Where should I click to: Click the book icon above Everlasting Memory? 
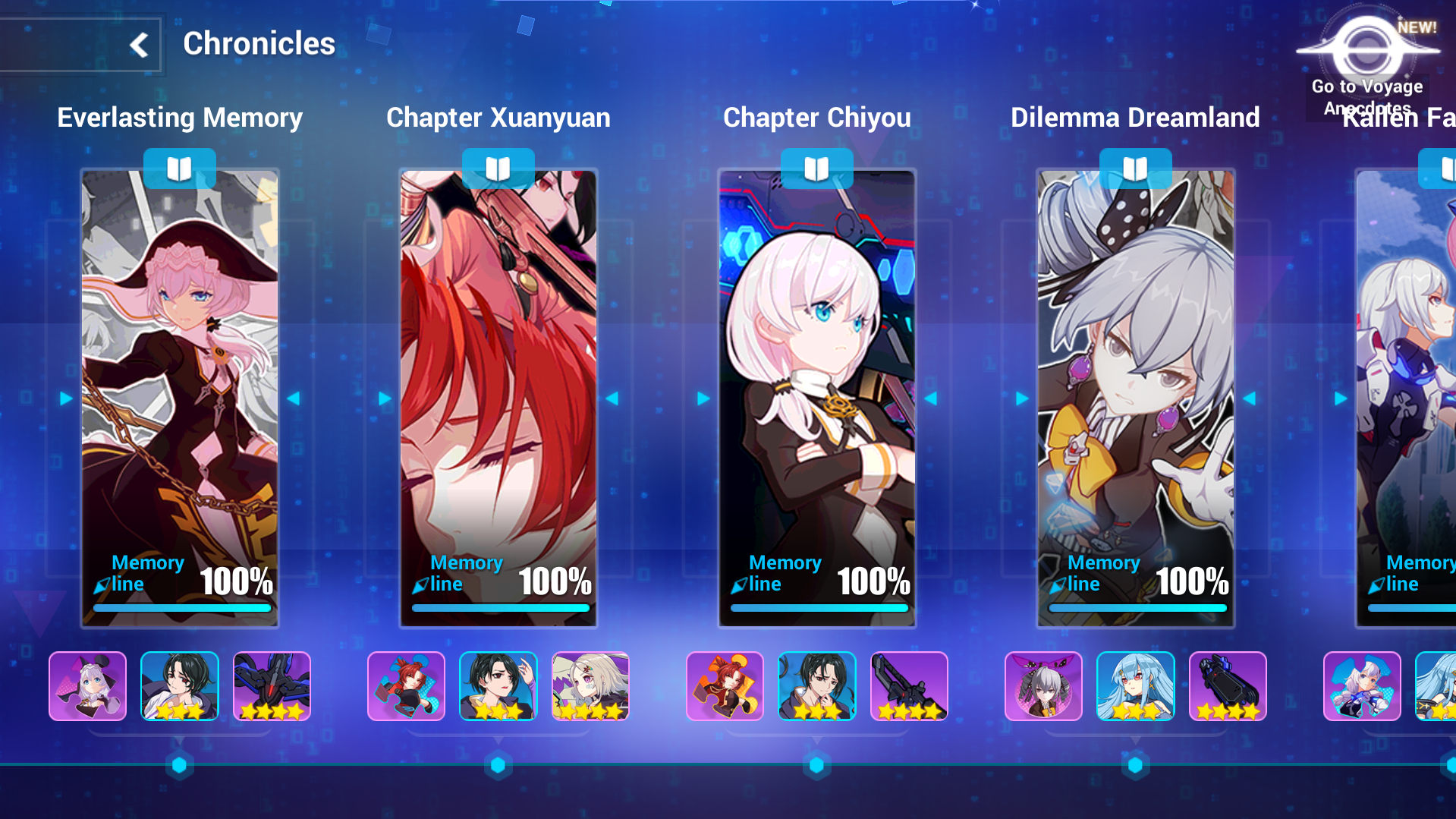click(x=180, y=169)
